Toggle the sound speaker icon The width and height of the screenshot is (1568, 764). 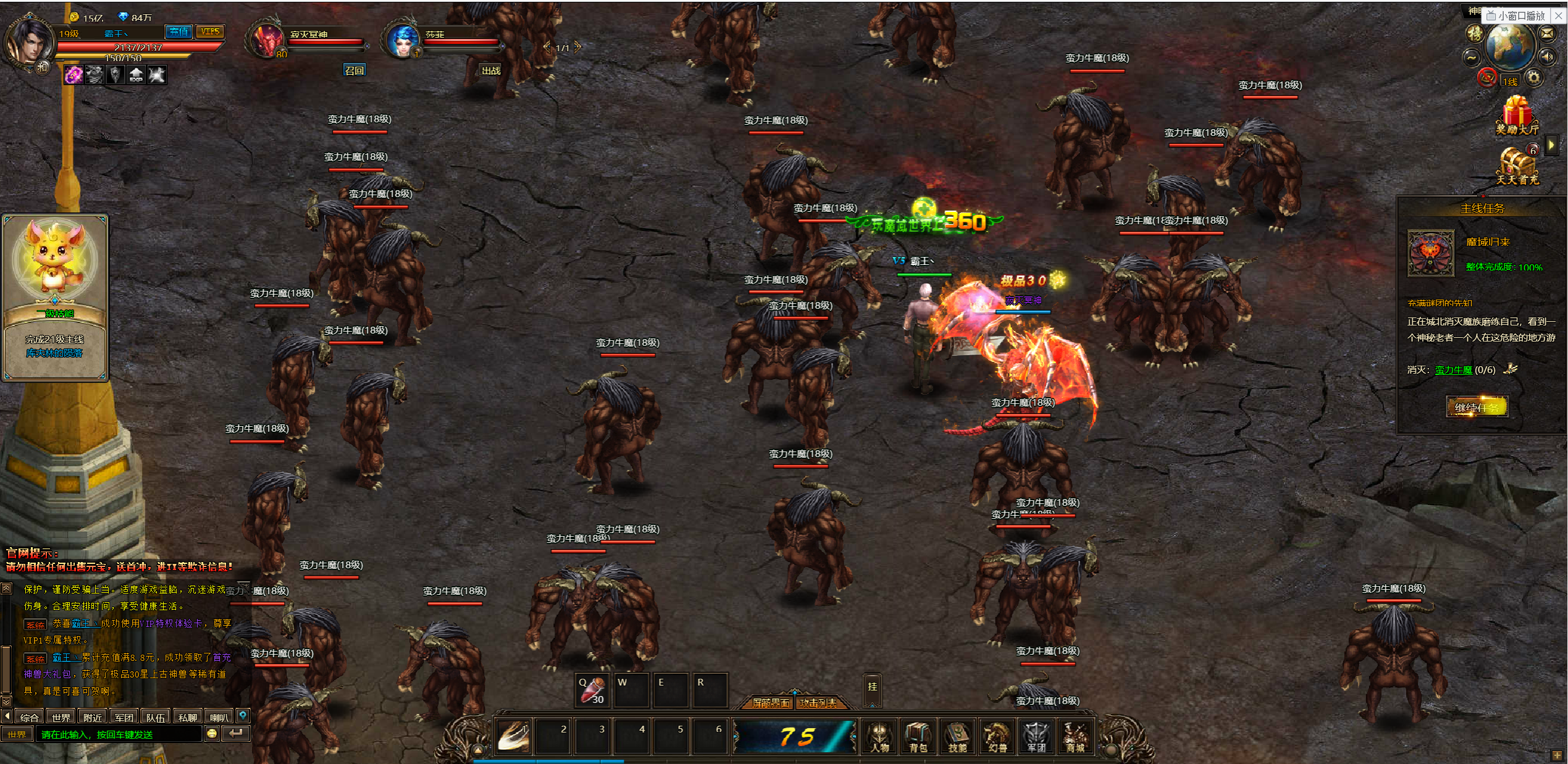(1547, 57)
